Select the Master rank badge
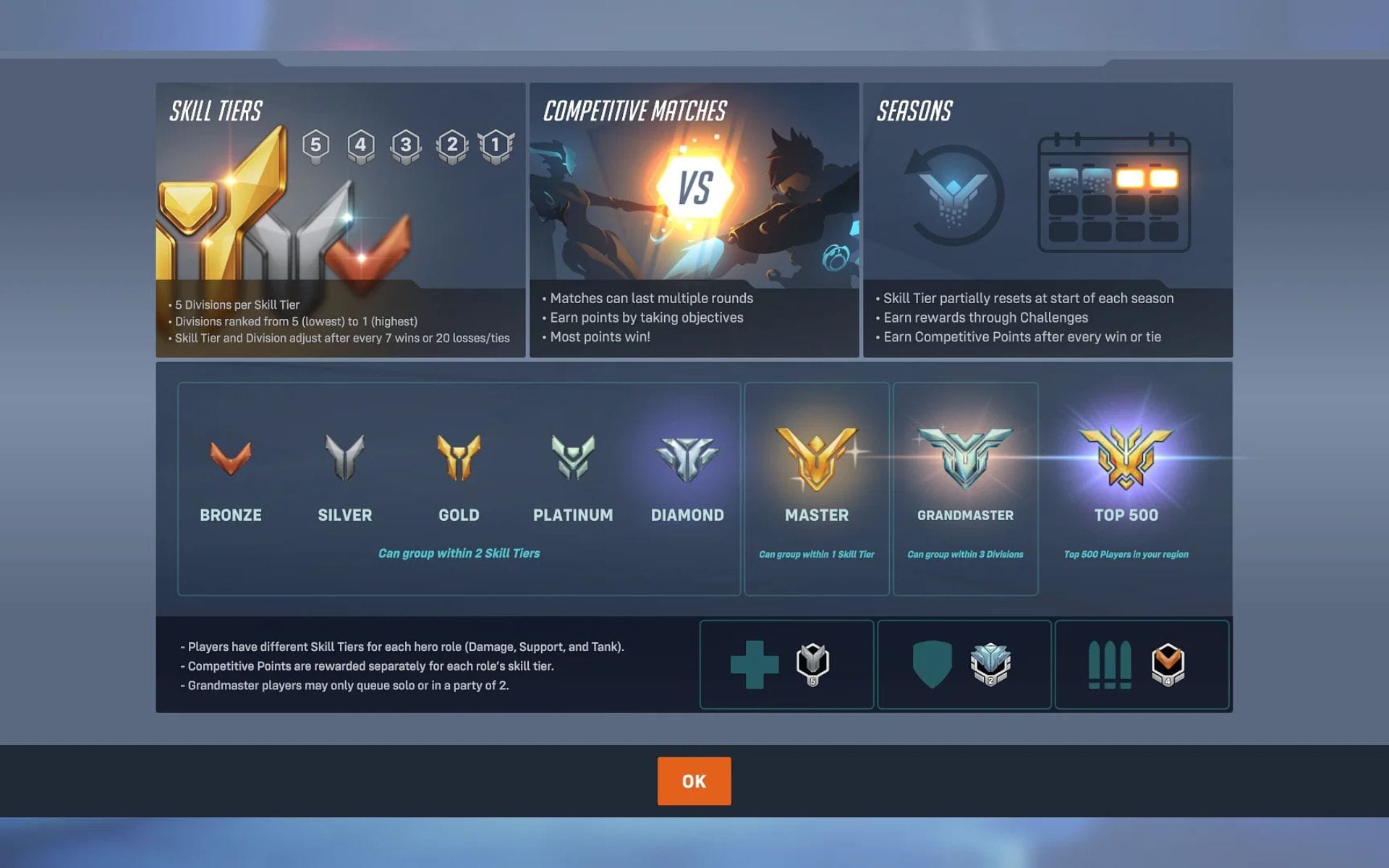Image resolution: width=1389 pixels, height=868 pixels. pos(817,456)
